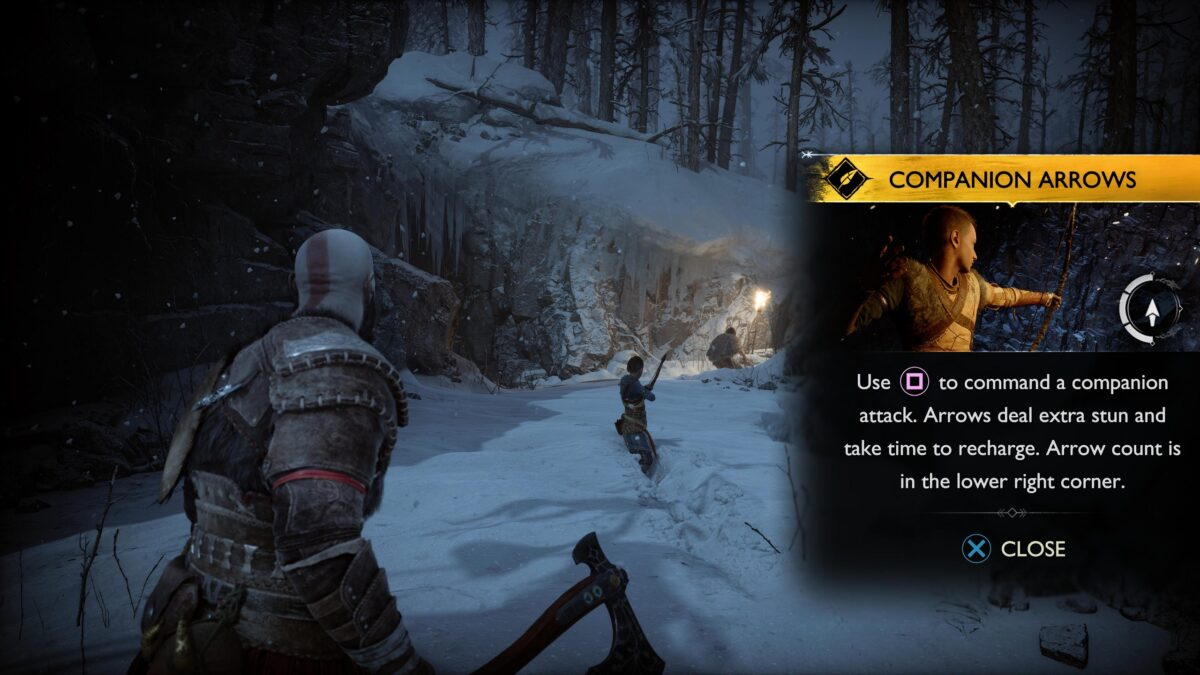
Task: Select the Companion Arrows title banner
Action: (x=1011, y=180)
